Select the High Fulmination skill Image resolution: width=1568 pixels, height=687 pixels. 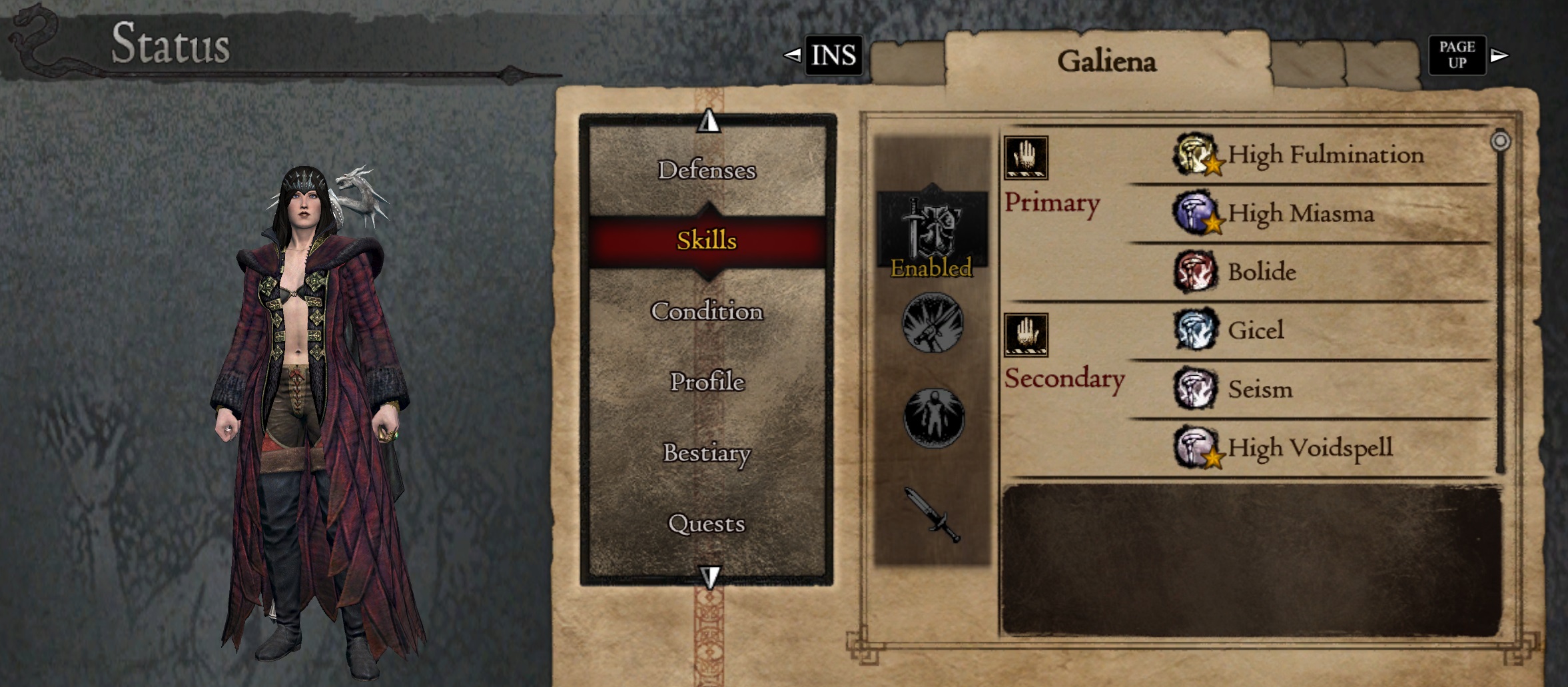1324,155
